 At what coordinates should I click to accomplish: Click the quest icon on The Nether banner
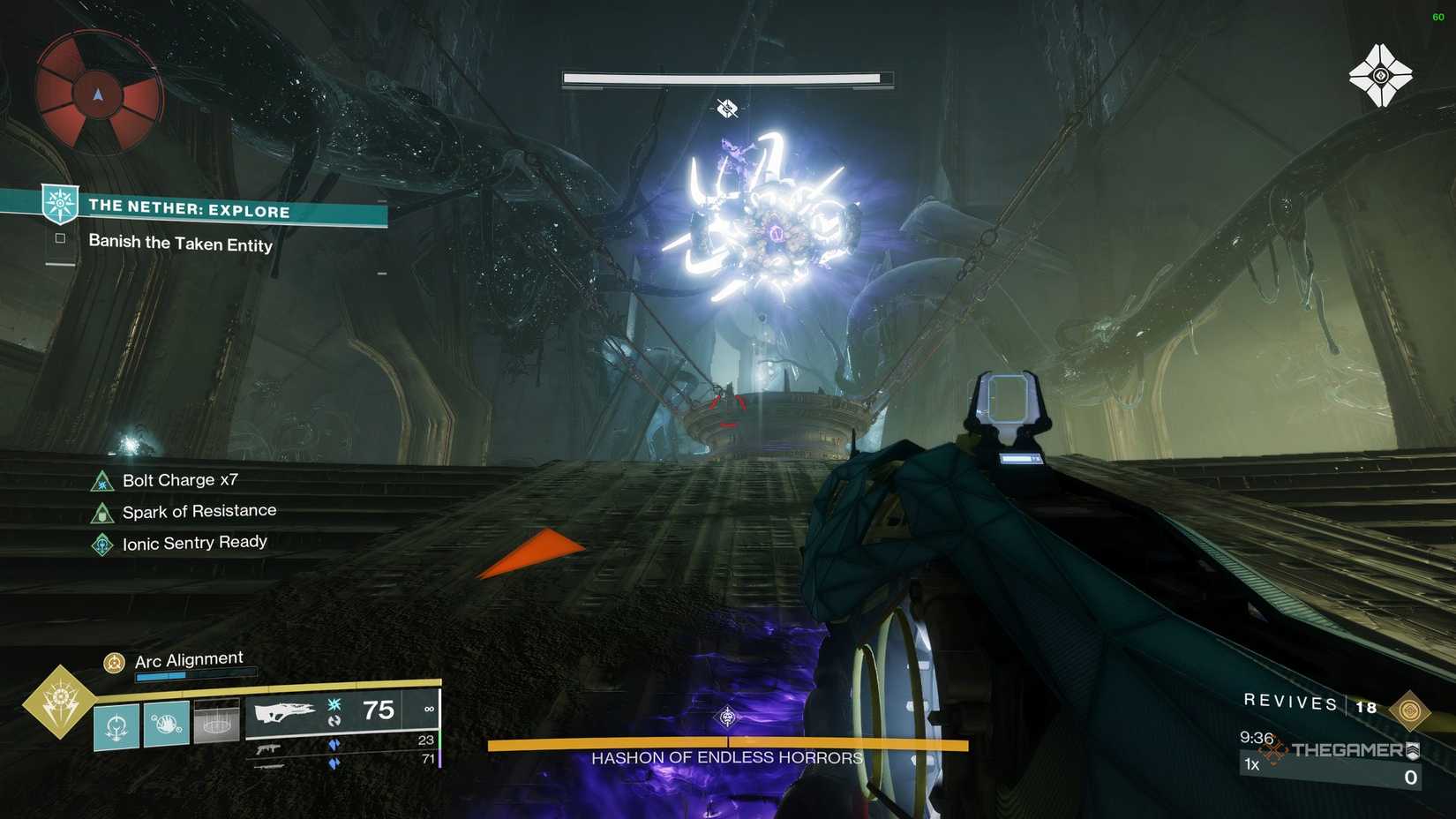59,204
